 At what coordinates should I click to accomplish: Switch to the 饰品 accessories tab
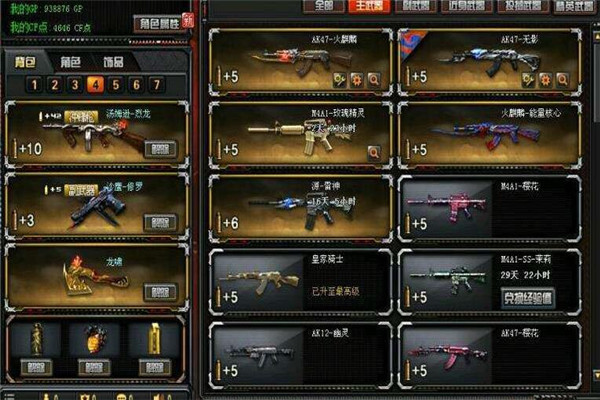click(113, 61)
